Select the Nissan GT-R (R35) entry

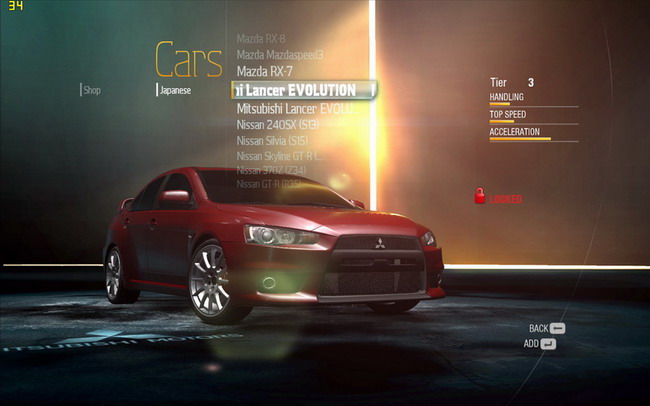pyautogui.click(x=271, y=184)
